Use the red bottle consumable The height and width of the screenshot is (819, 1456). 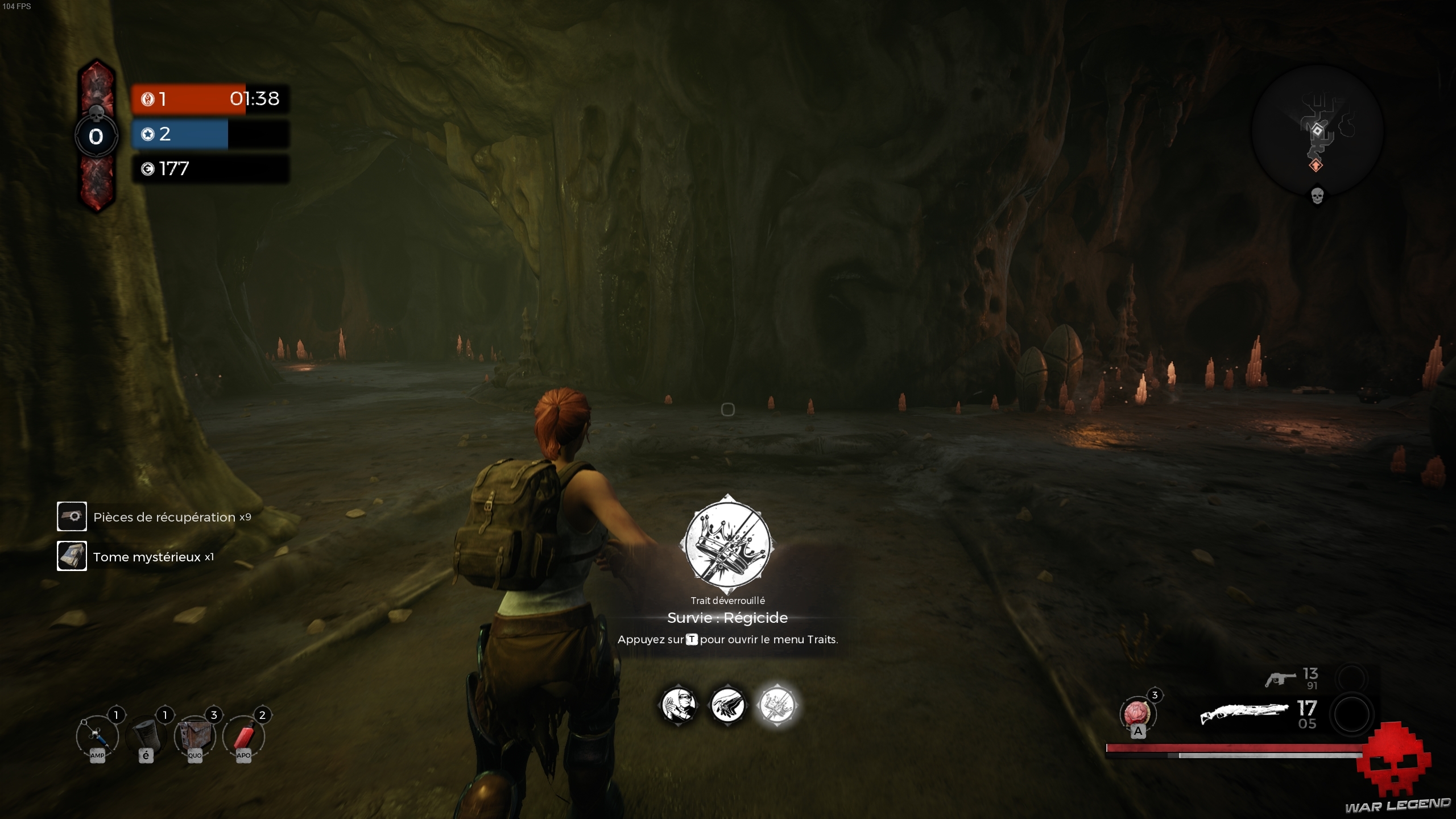tap(243, 737)
